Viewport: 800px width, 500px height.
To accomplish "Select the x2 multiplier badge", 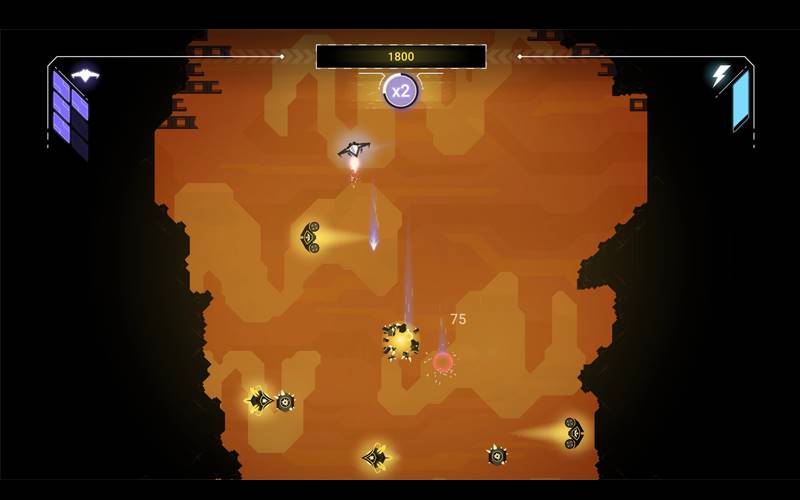I will (x=401, y=91).
